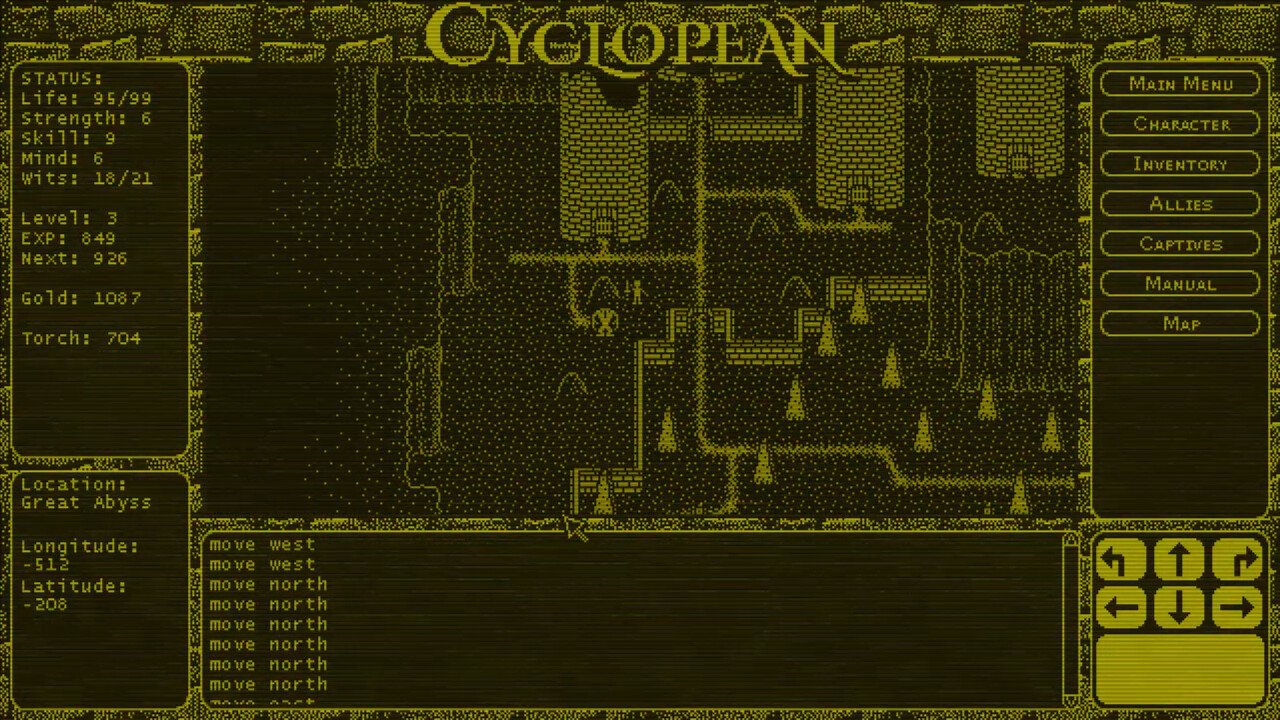View your Captives
This screenshot has height=720, width=1280.
[1180, 244]
